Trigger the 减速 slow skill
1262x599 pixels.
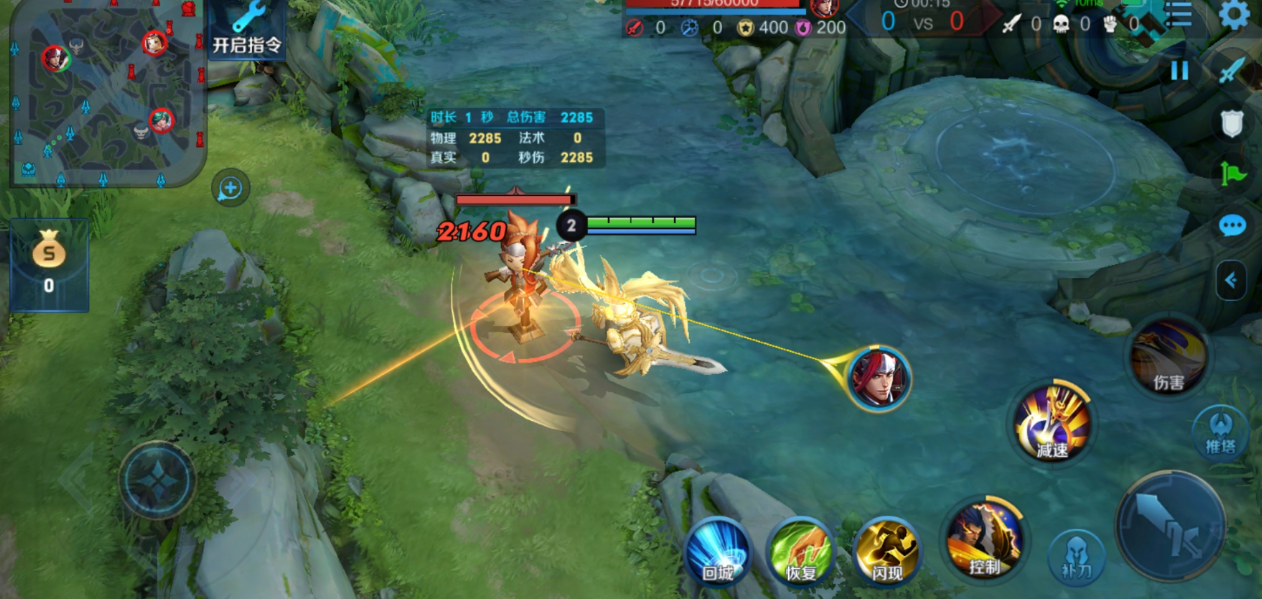(x=1052, y=423)
